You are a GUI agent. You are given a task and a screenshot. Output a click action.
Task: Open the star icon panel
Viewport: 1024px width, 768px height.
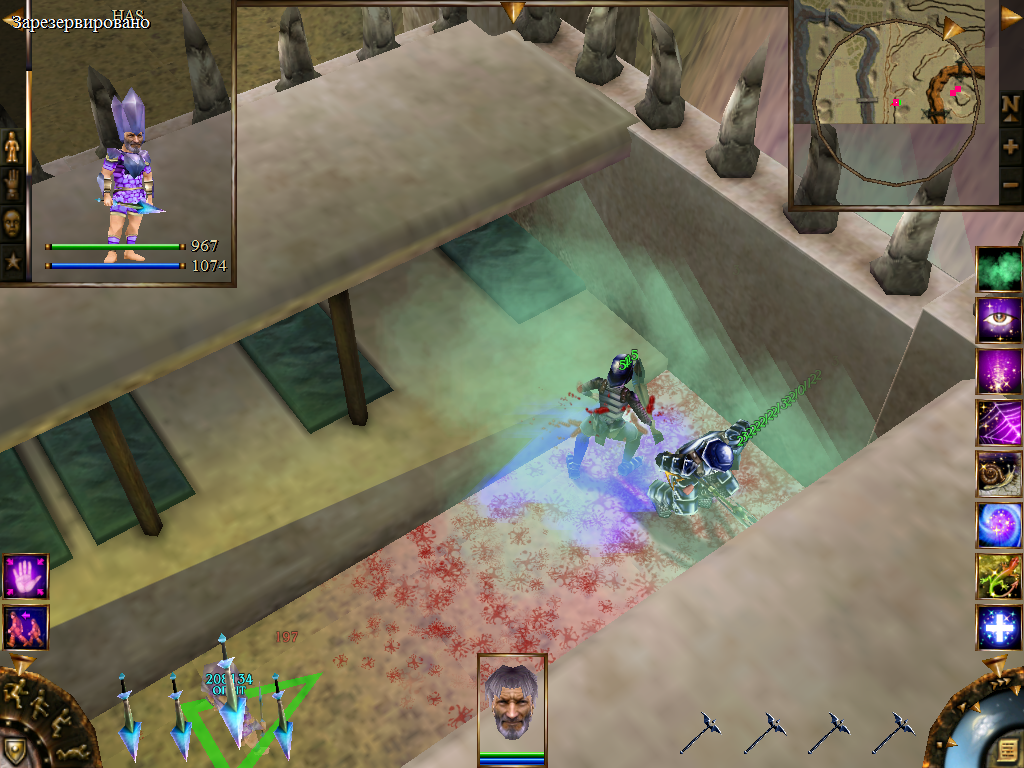click(12, 262)
